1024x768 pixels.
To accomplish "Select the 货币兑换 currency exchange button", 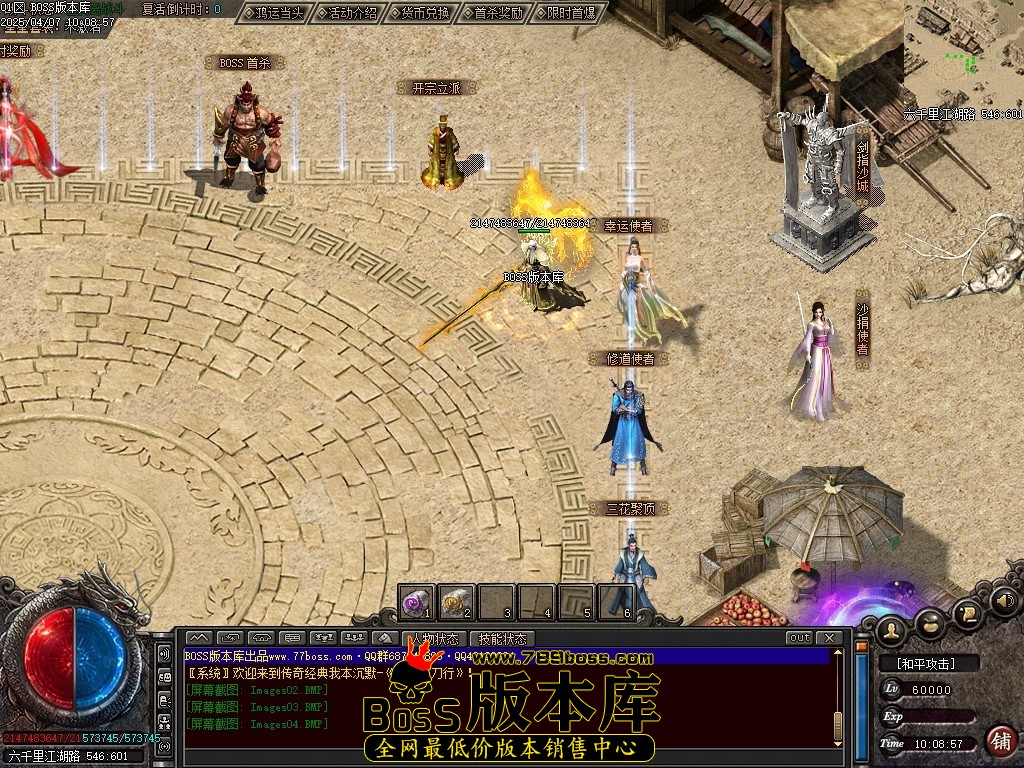I will (x=425, y=13).
